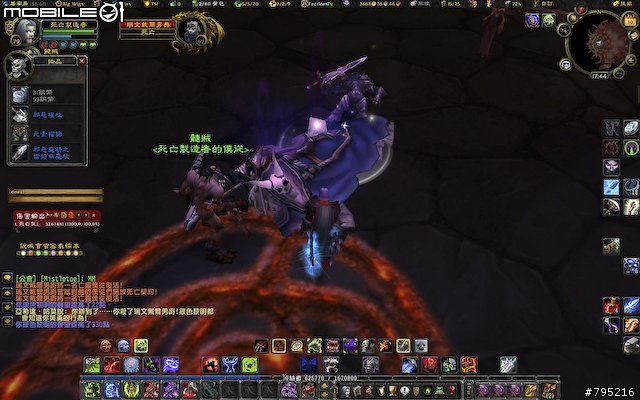Close the loot window with the red X
Viewport: 640px width, 400px height.
click(x=82, y=62)
